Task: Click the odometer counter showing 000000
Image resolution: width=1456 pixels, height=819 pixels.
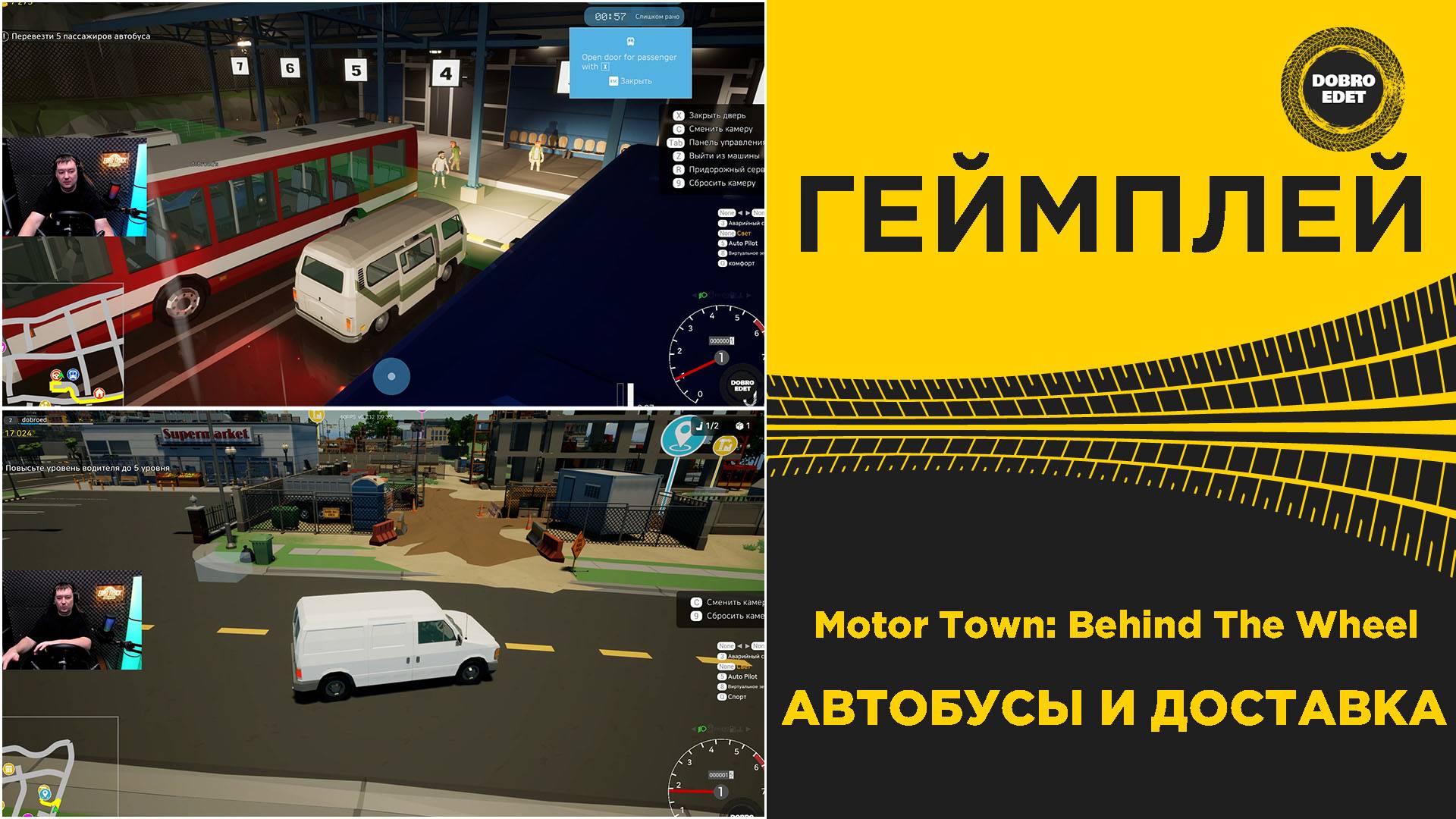Action: [720, 341]
